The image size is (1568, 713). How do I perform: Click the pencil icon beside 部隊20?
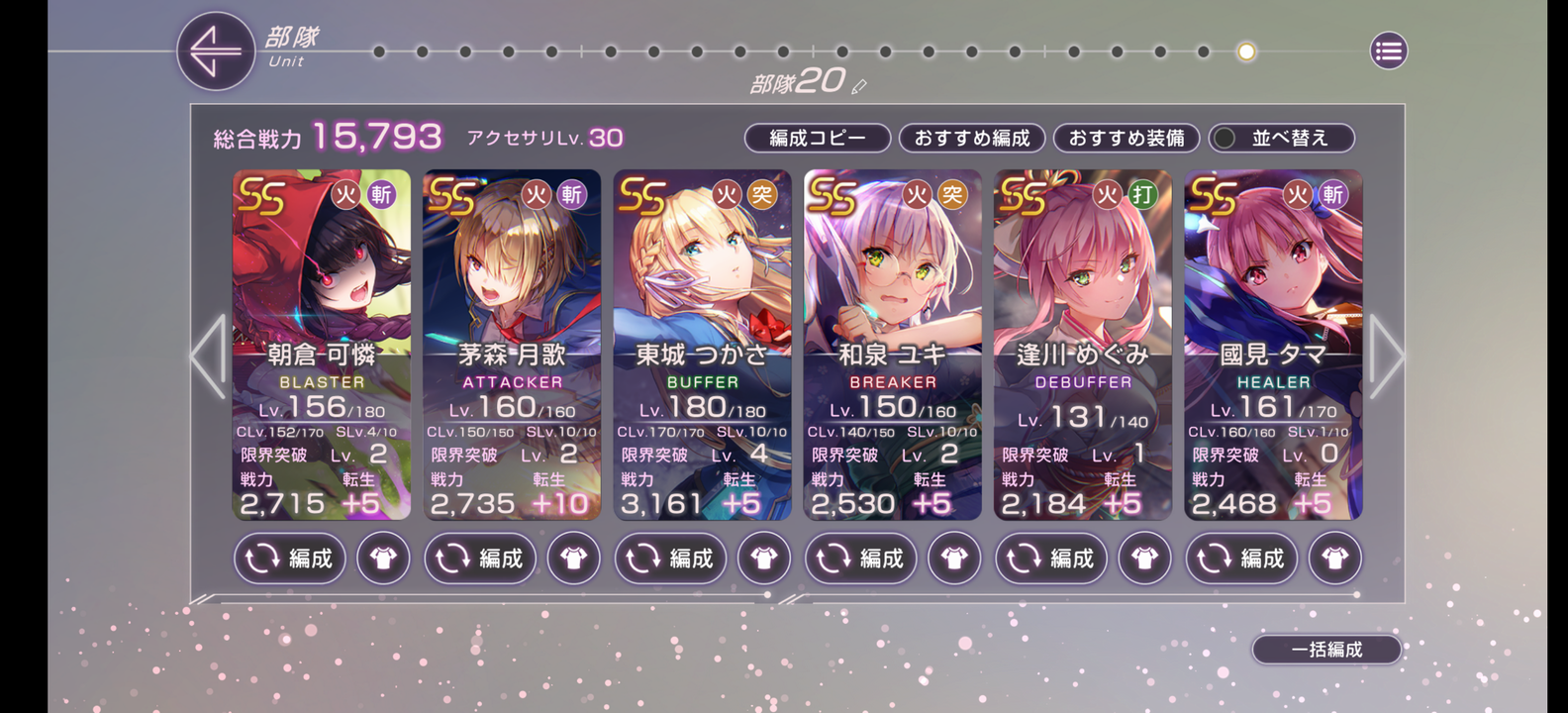(857, 87)
